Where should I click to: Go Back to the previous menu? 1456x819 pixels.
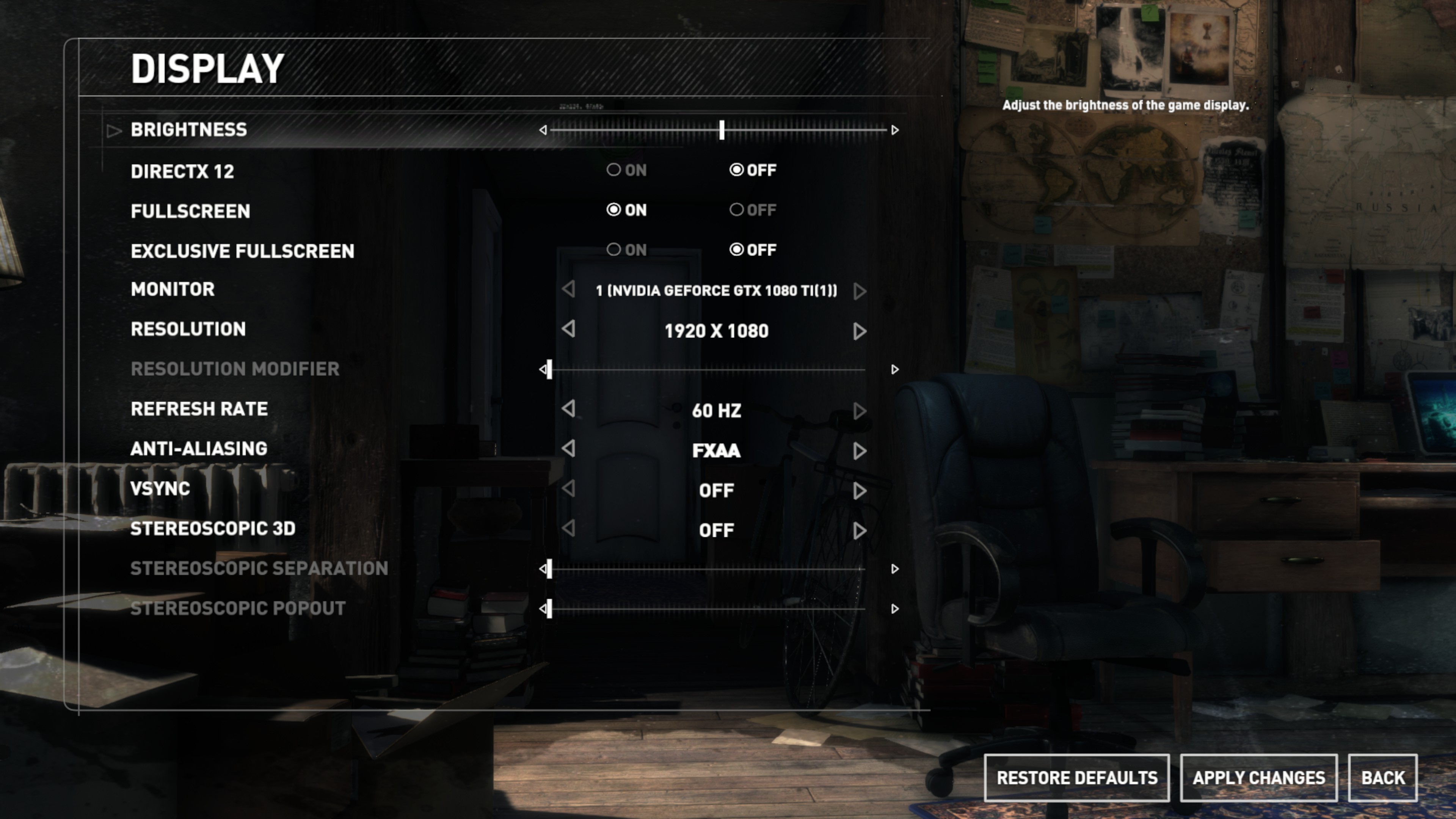(1382, 778)
